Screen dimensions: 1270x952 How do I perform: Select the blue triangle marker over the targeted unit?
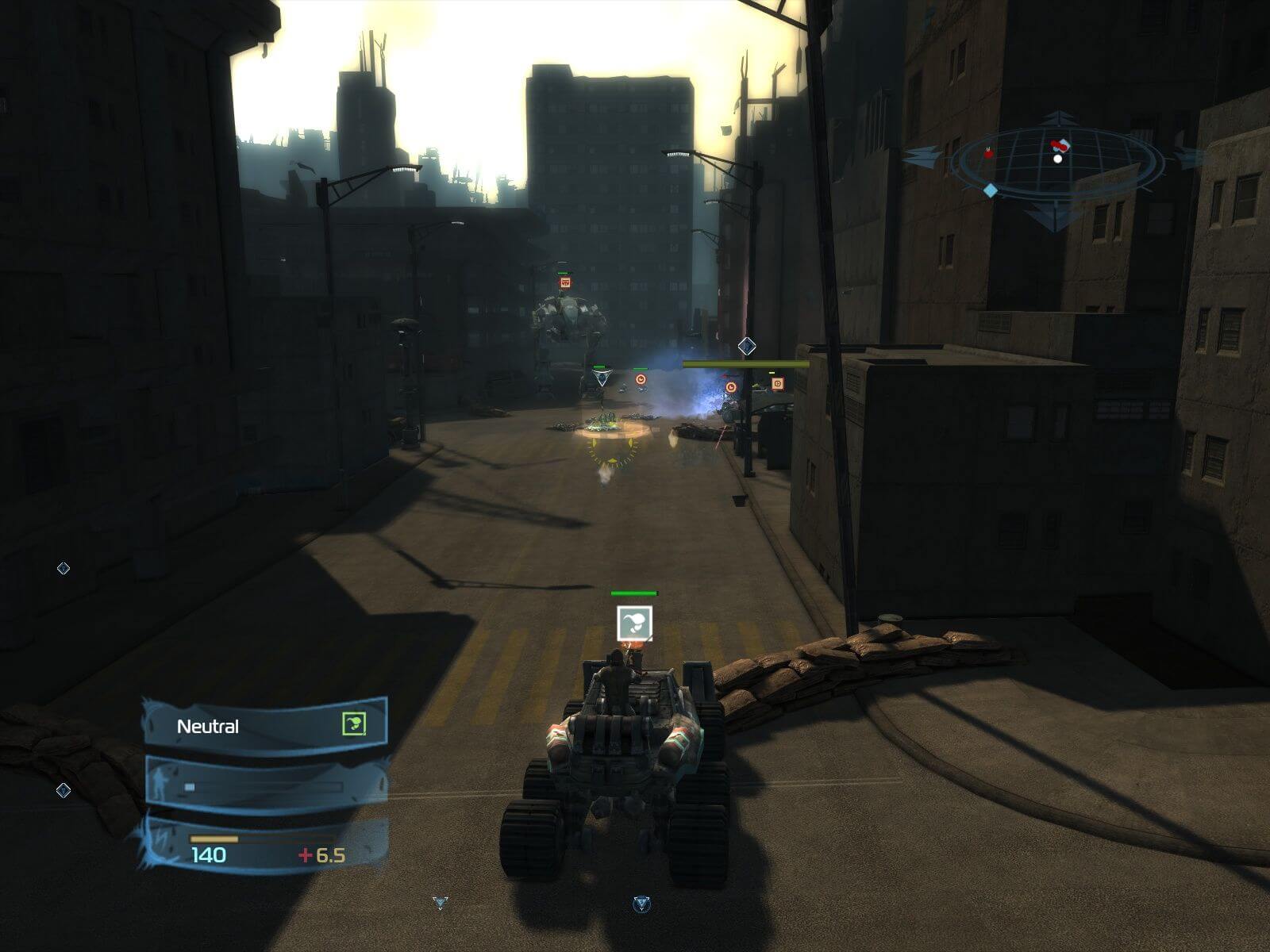(x=602, y=378)
